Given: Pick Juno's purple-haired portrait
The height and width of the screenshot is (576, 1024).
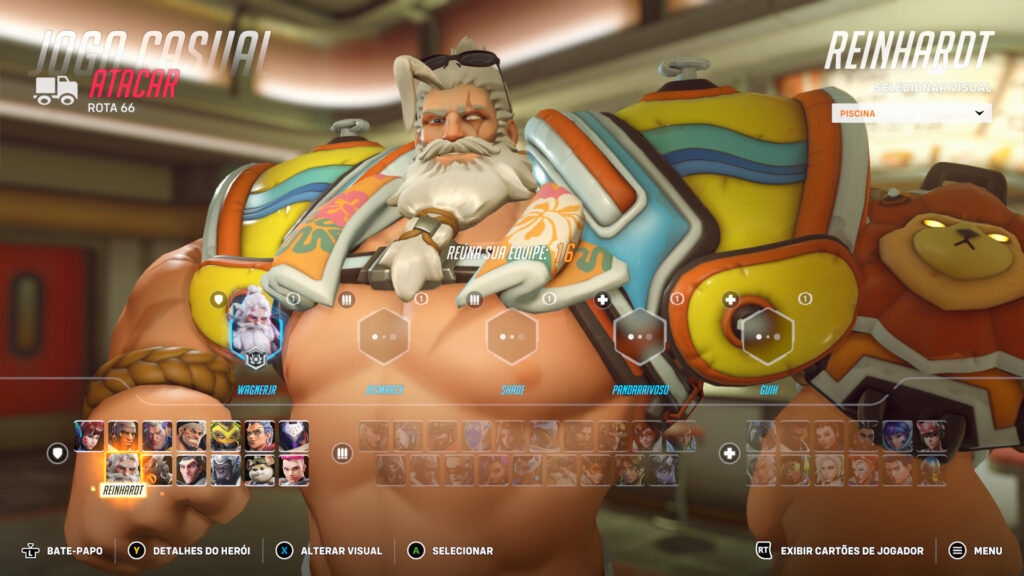Looking at the screenshot, I should [897, 436].
